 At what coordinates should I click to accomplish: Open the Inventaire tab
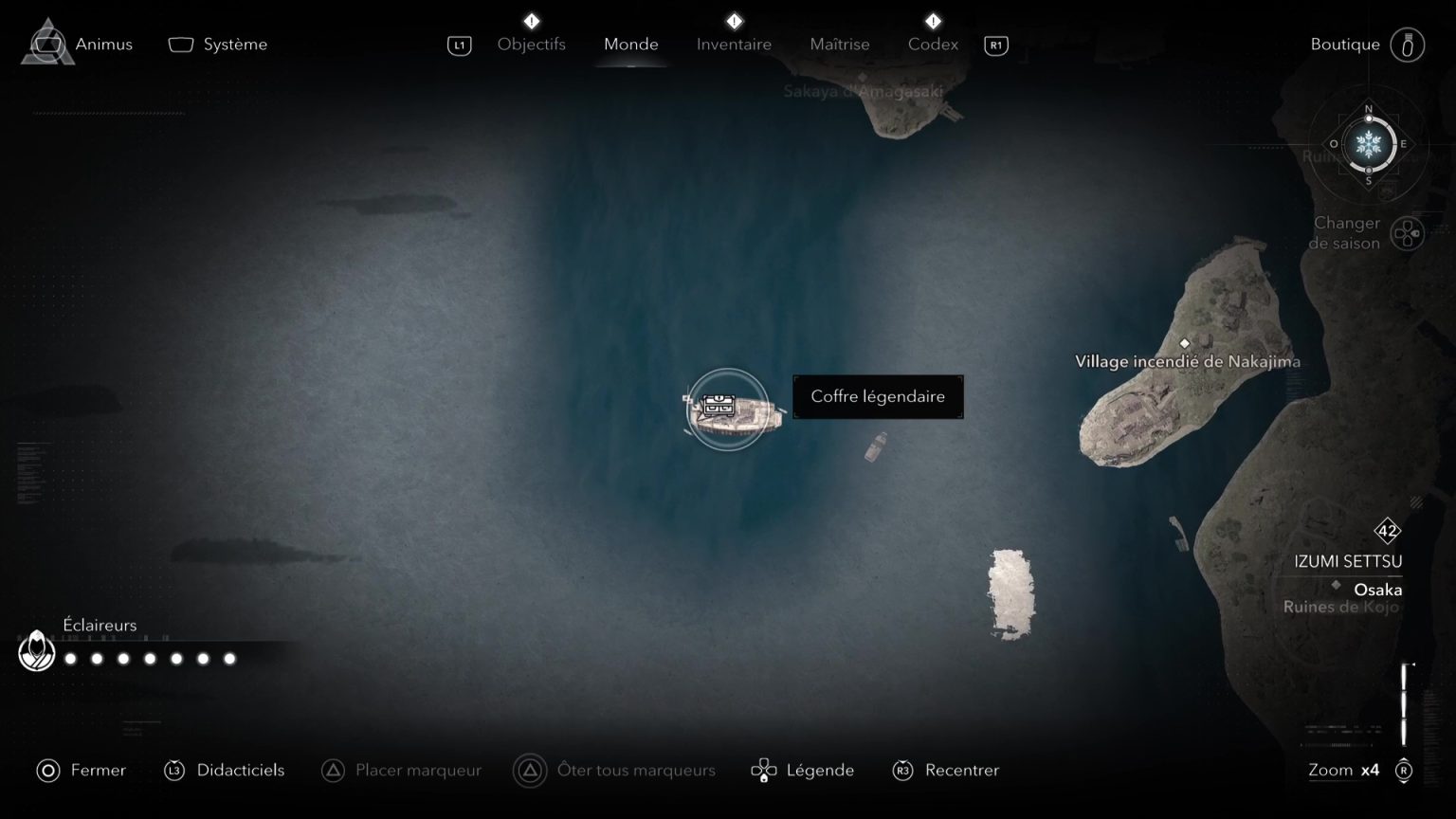point(734,44)
